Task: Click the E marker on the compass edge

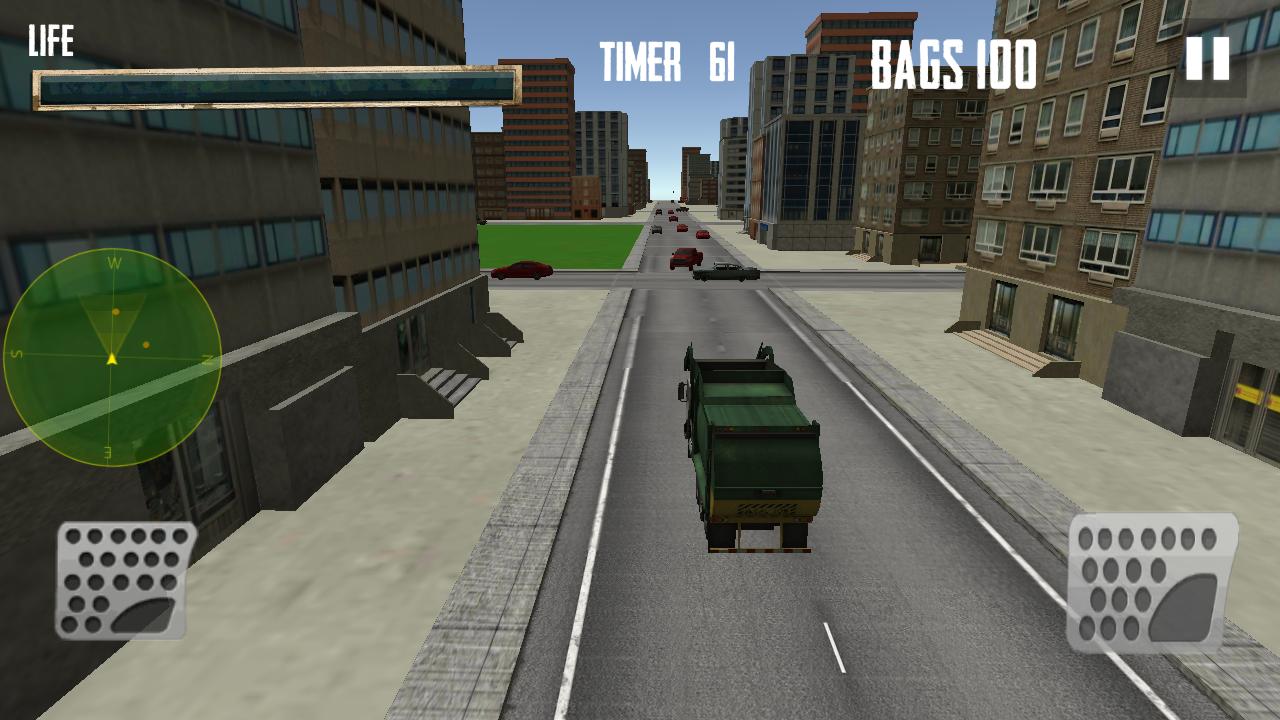Action: (x=108, y=452)
